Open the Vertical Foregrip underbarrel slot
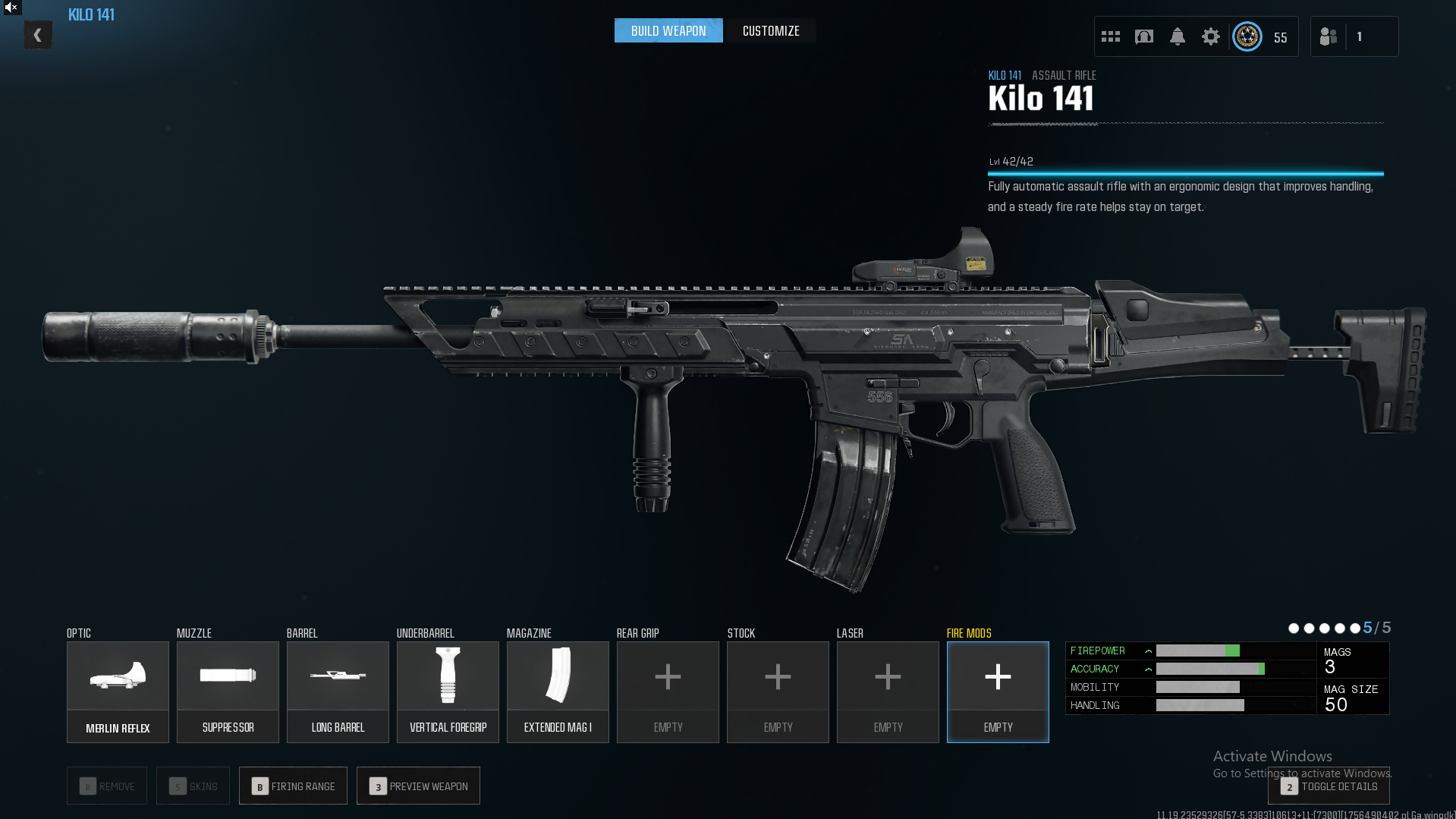Image resolution: width=1456 pixels, height=819 pixels. click(448, 691)
